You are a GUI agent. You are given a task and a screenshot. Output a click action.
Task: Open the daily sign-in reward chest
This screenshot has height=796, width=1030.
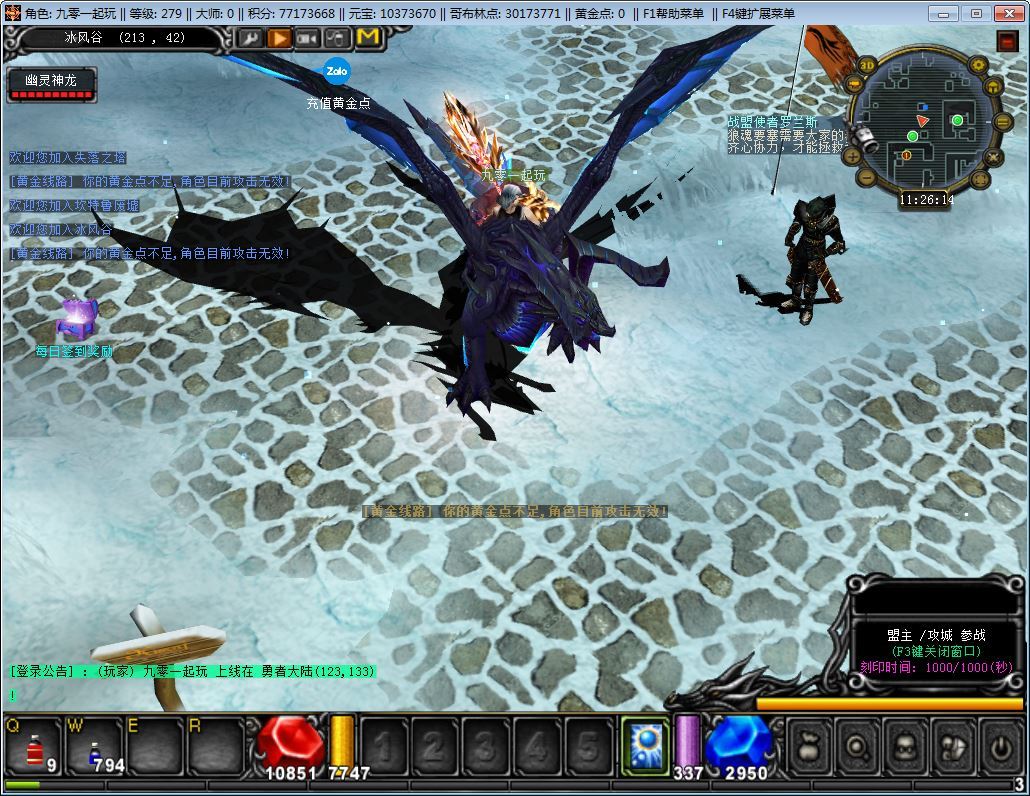click(x=75, y=318)
